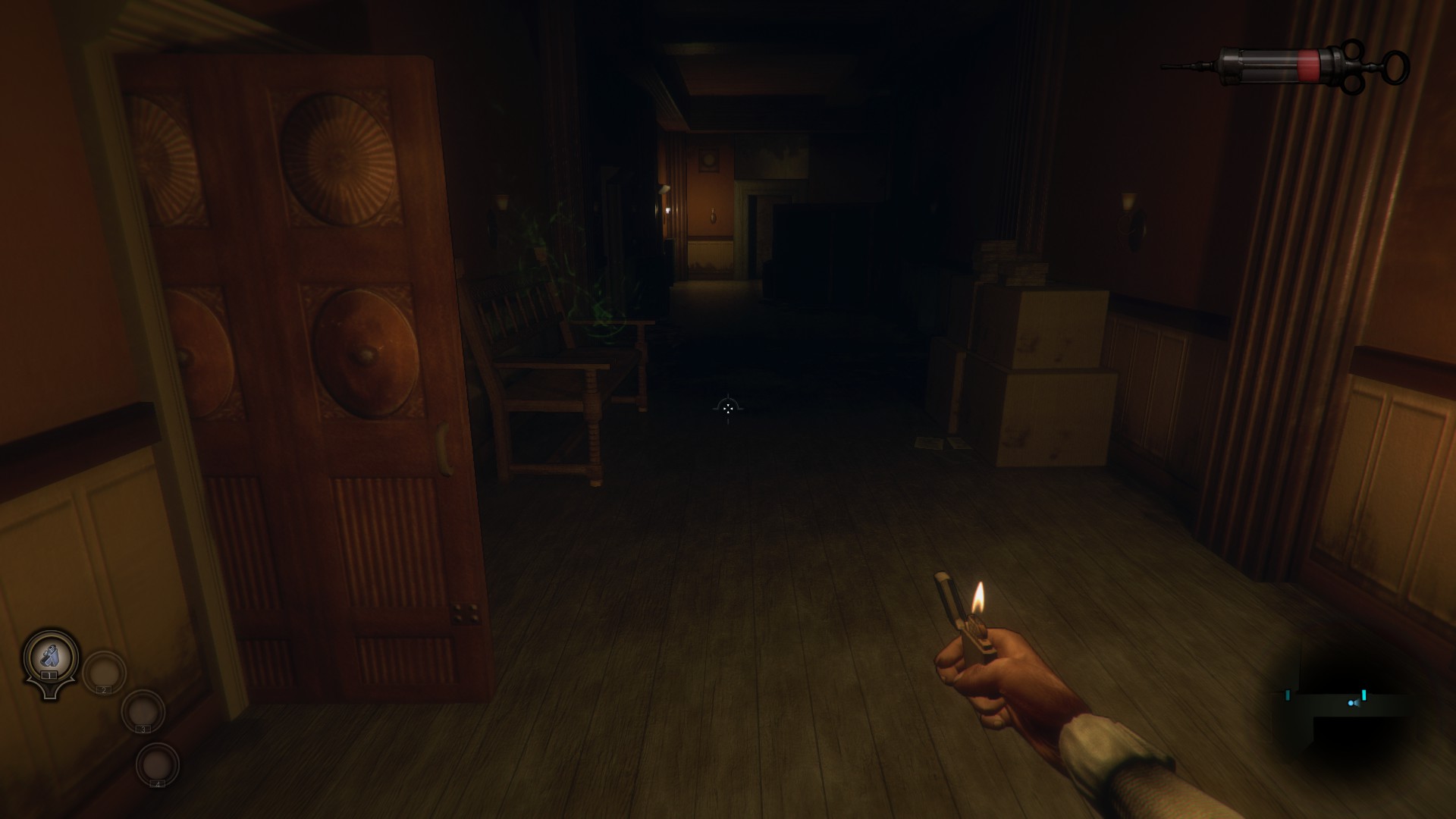Select the empty item slot numbered 2

tap(104, 671)
